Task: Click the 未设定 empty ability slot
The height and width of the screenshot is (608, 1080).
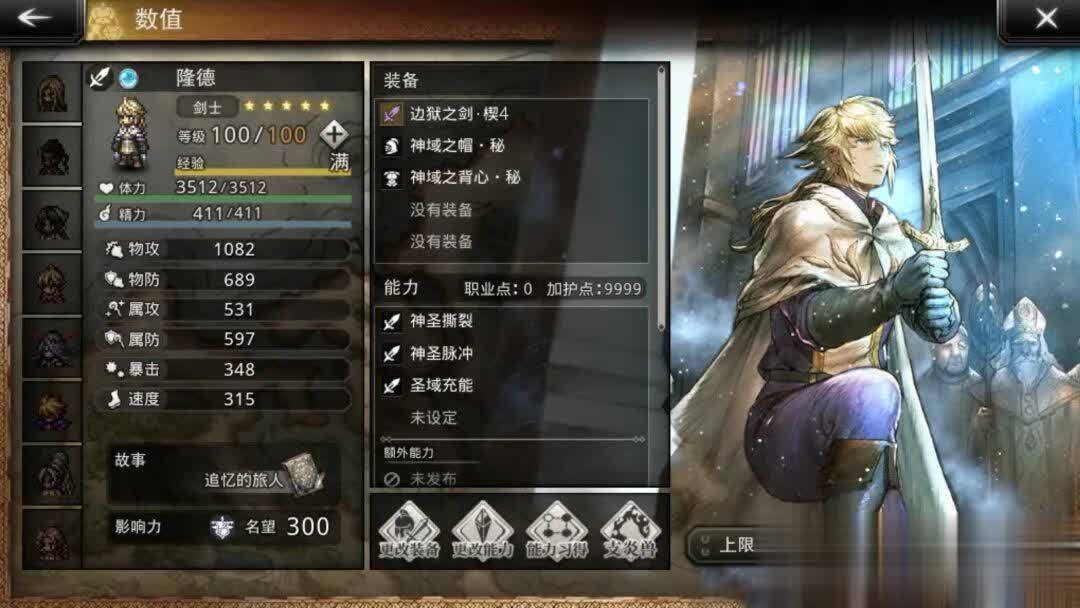Action: (512, 417)
